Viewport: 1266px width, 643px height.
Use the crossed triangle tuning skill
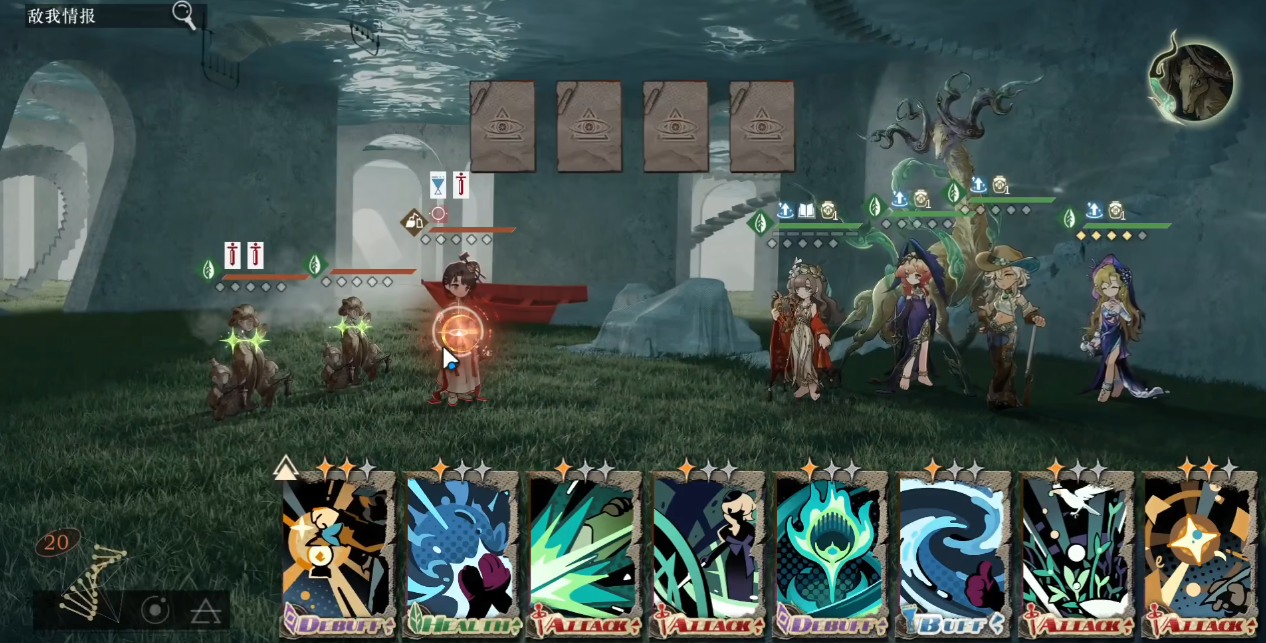206,610
